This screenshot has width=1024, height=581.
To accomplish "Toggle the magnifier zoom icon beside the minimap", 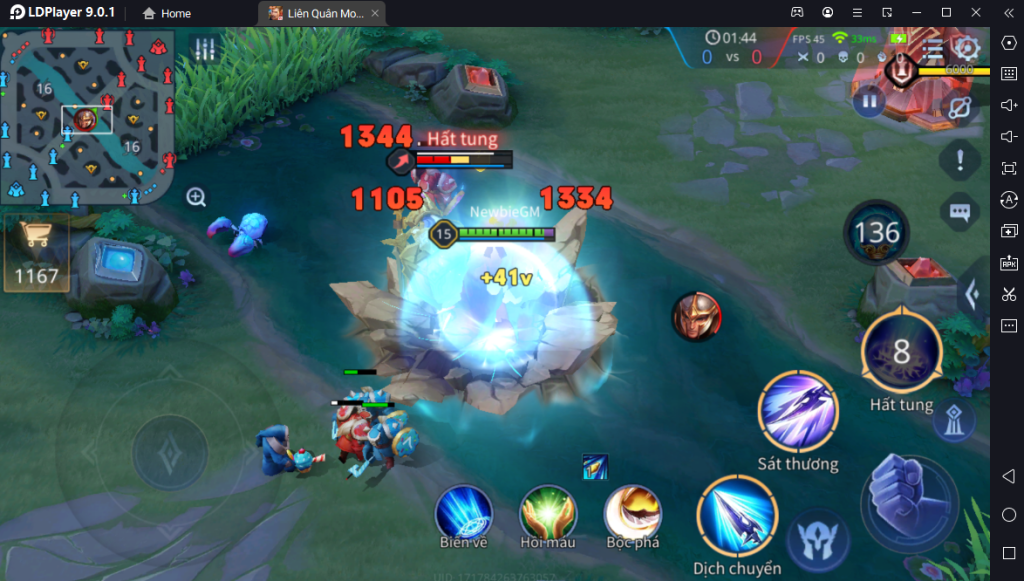I will point(196,197).
